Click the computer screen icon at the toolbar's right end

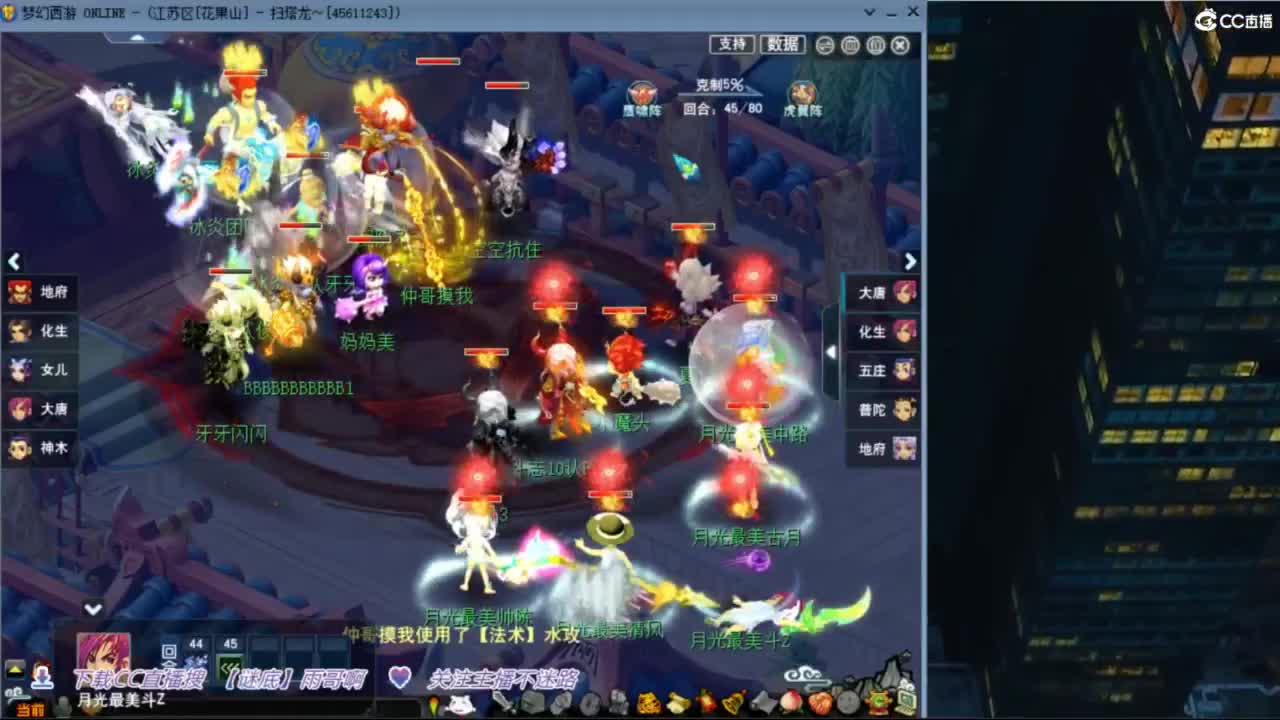(908, 700)
